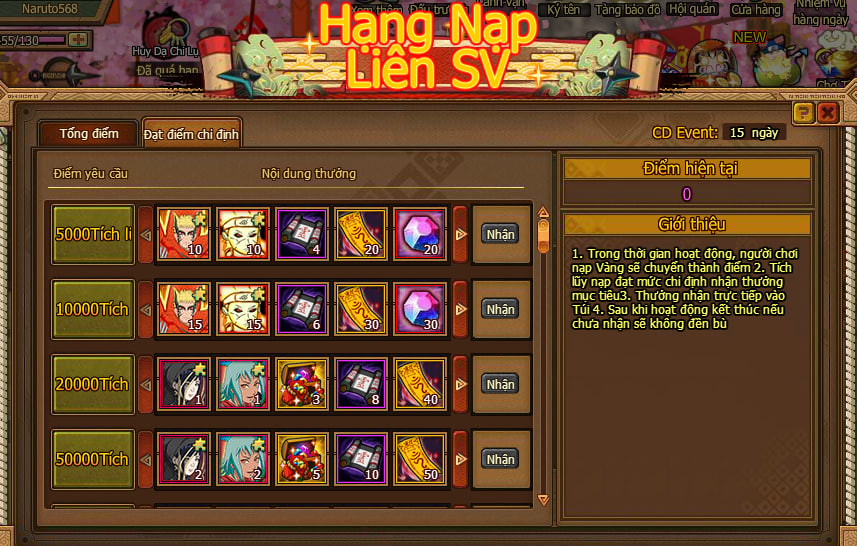Inspect the gold ticket reward with quantity 40

pos(420,384)
